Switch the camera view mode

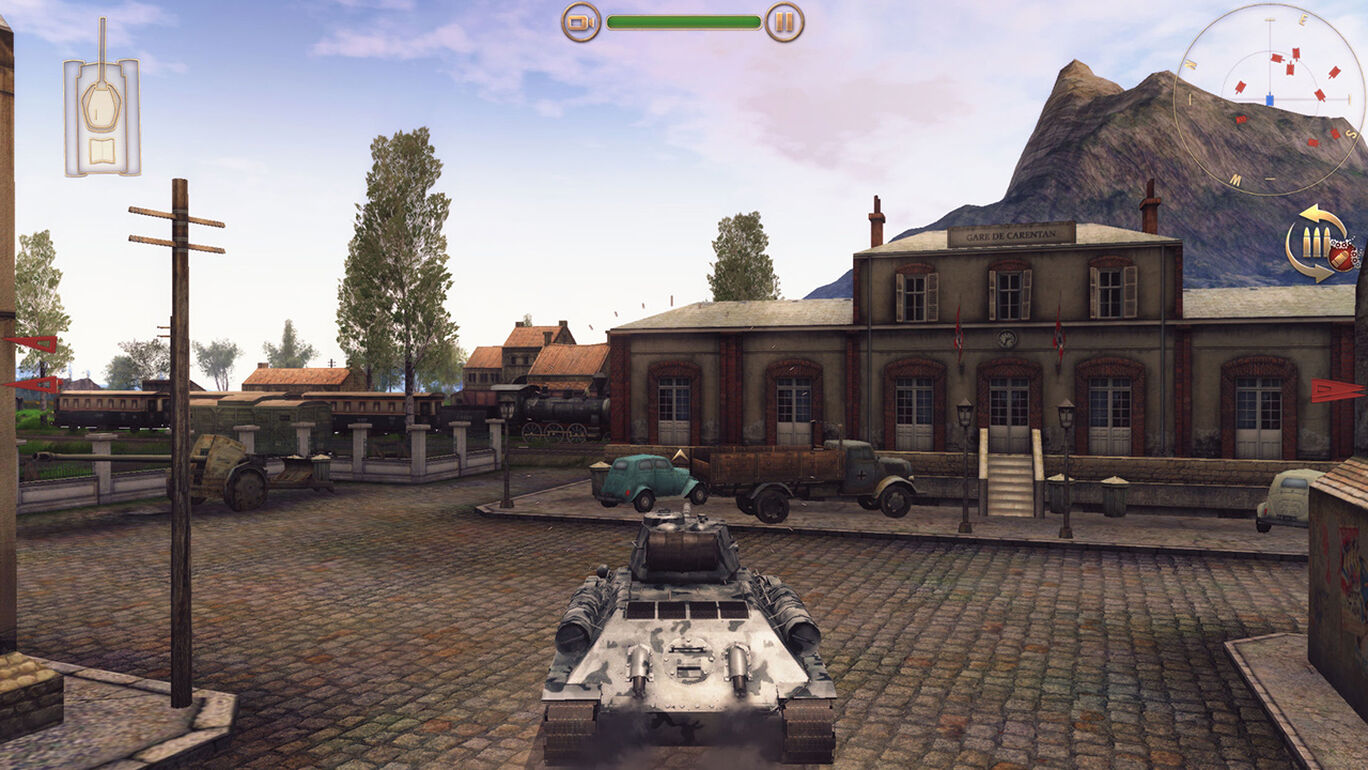click(x=581, y=22)
